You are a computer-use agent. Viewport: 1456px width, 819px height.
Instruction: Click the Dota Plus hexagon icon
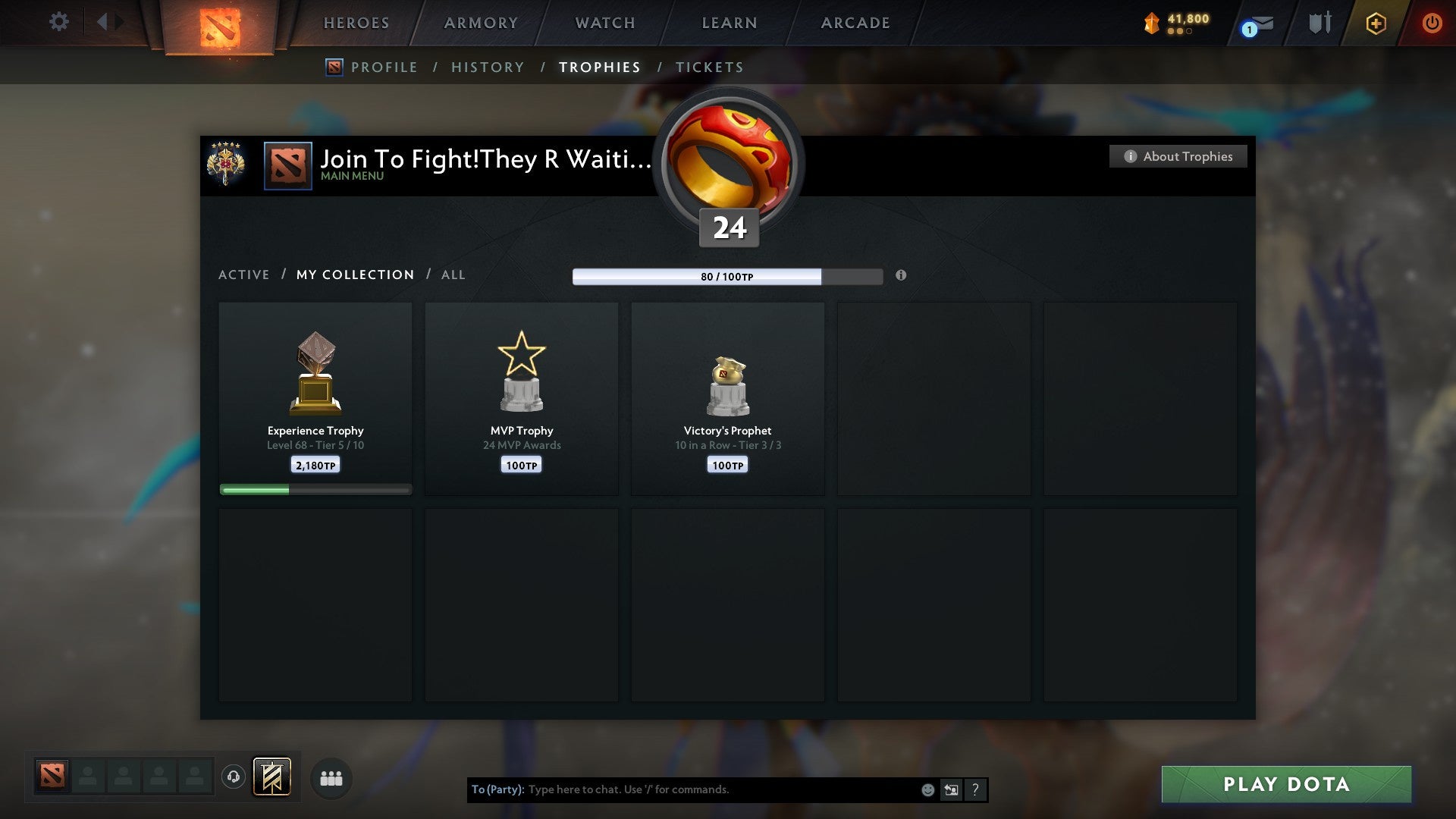pos(1376,23)
